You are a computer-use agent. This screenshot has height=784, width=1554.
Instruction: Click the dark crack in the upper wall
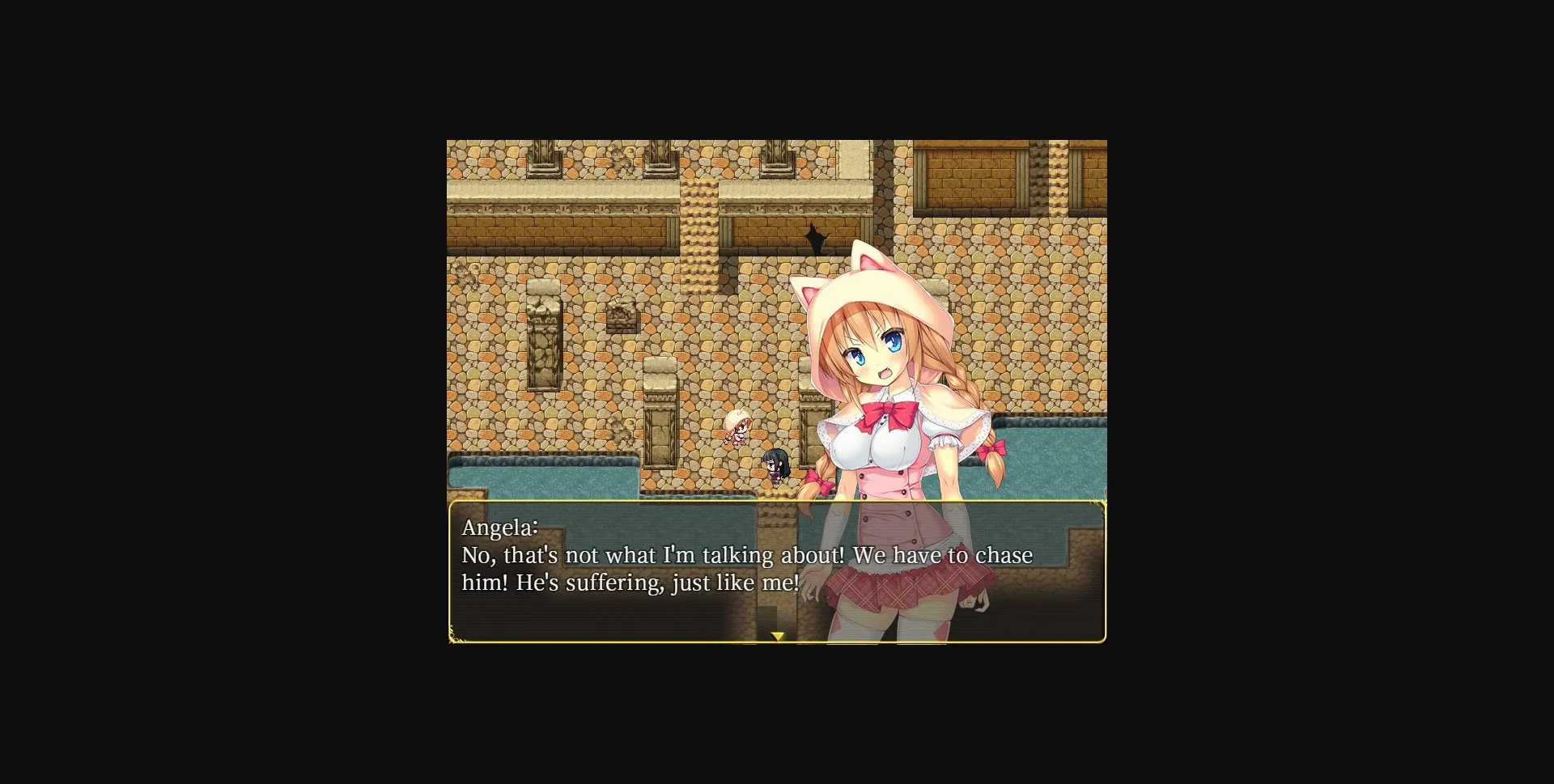click(x=816, y=239)
